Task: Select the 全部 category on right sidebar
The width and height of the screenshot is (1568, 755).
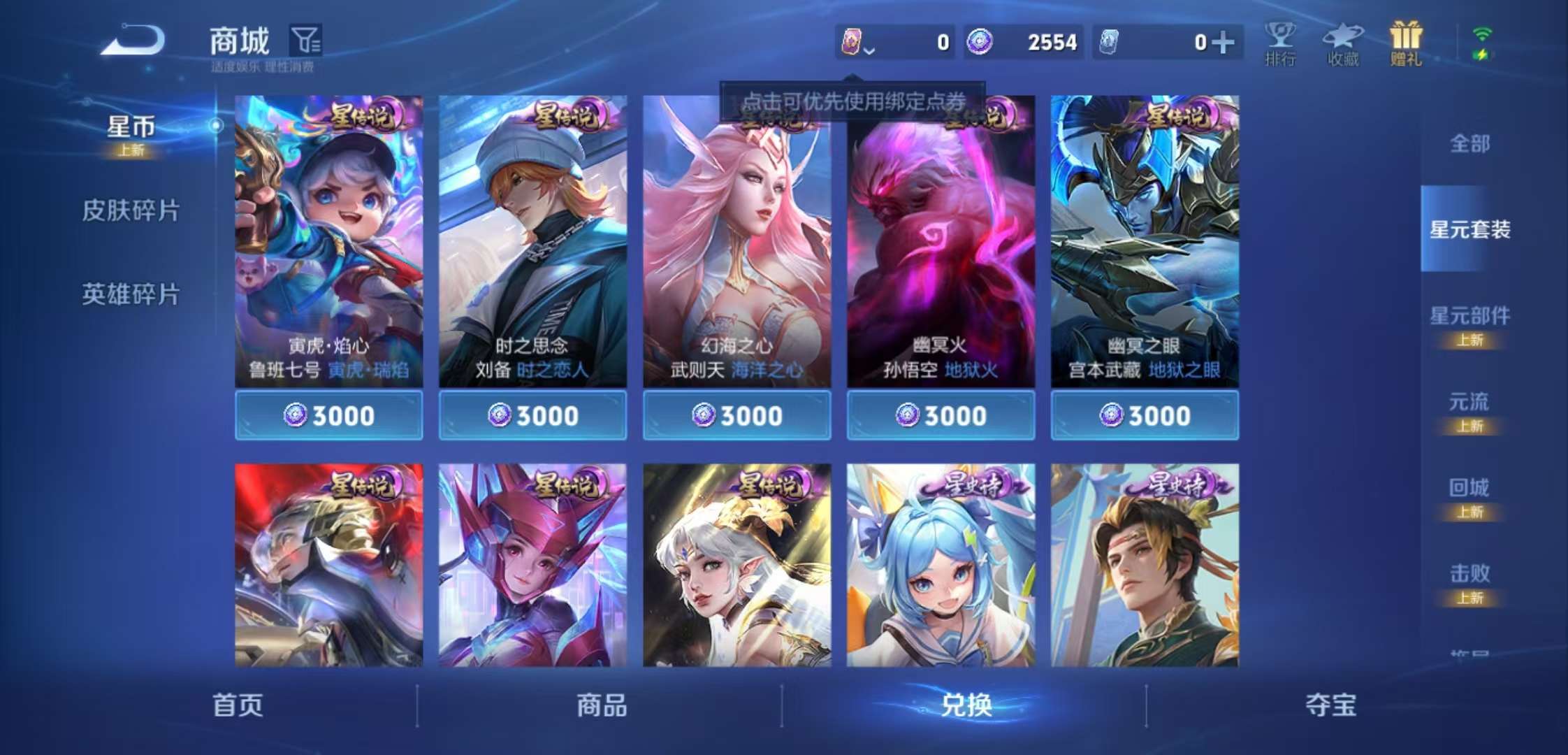Action: [1469, 143]
